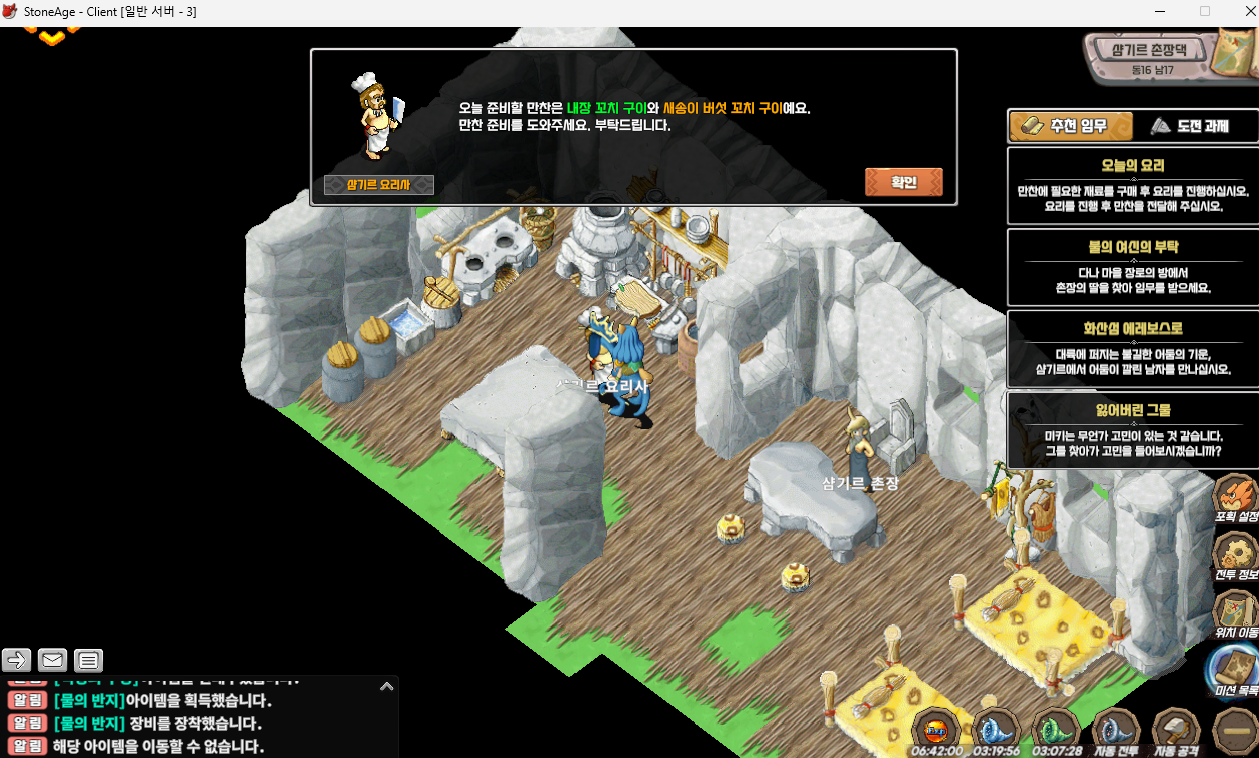Screen dimensions: 1259x758
Task: Open the 위치 이동 map travel icon
Action: 1236,615
